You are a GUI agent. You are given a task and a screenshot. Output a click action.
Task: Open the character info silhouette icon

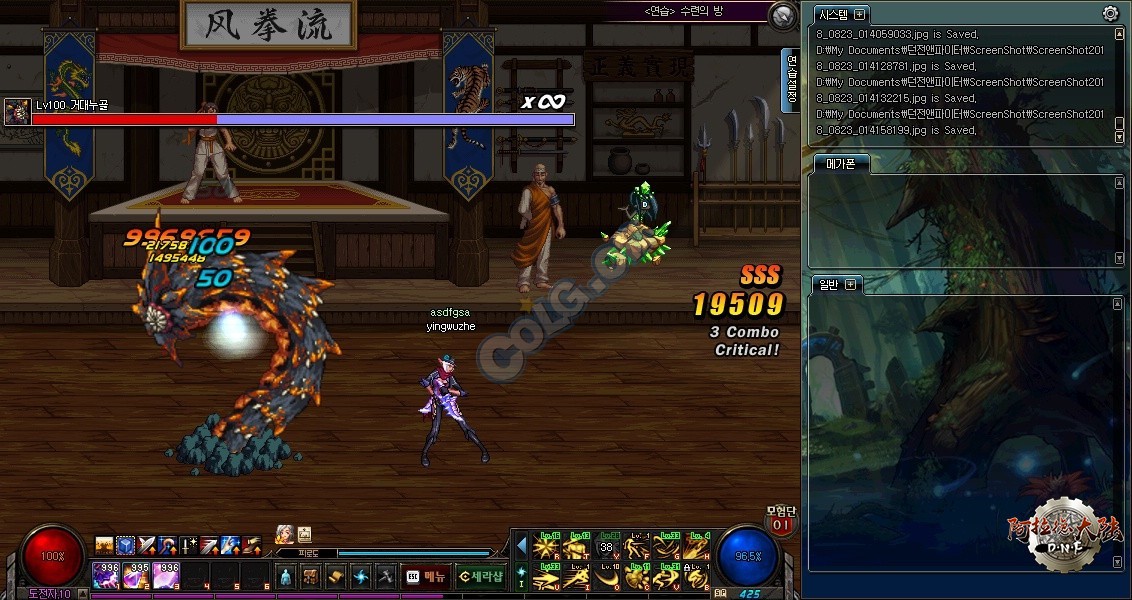coord(285,576)
